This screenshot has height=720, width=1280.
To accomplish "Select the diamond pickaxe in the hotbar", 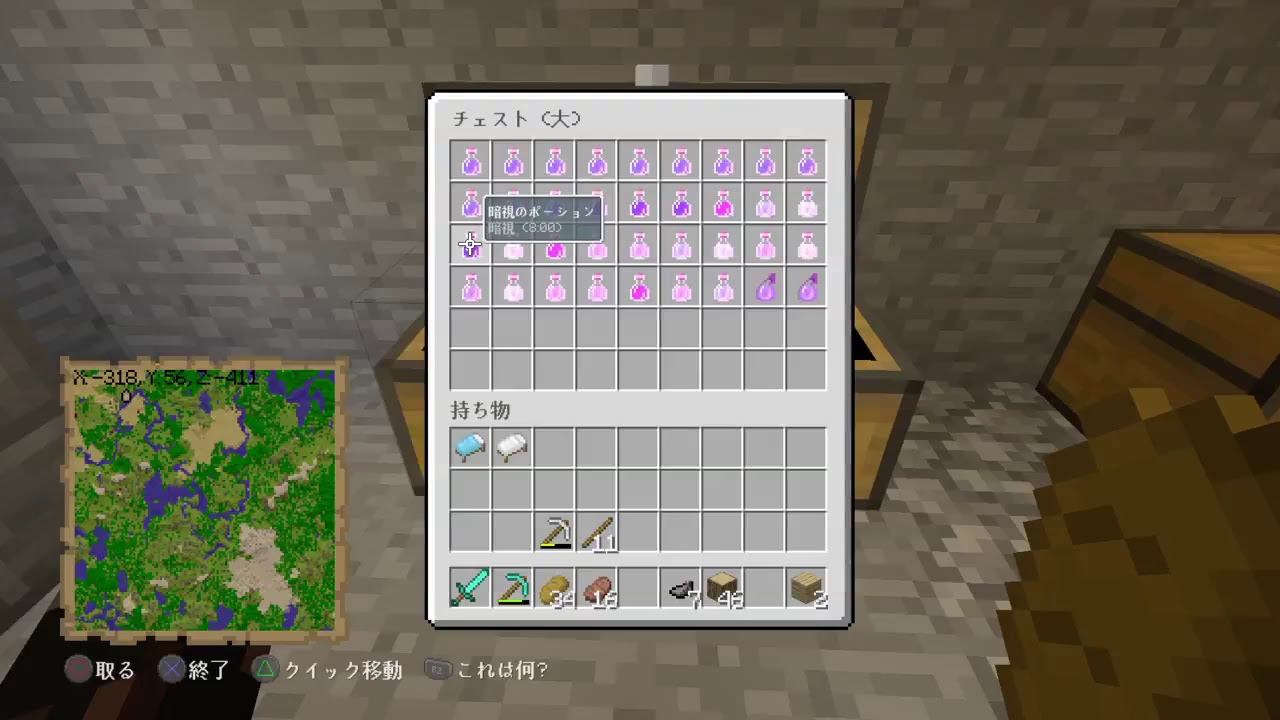I will [512, 588].
